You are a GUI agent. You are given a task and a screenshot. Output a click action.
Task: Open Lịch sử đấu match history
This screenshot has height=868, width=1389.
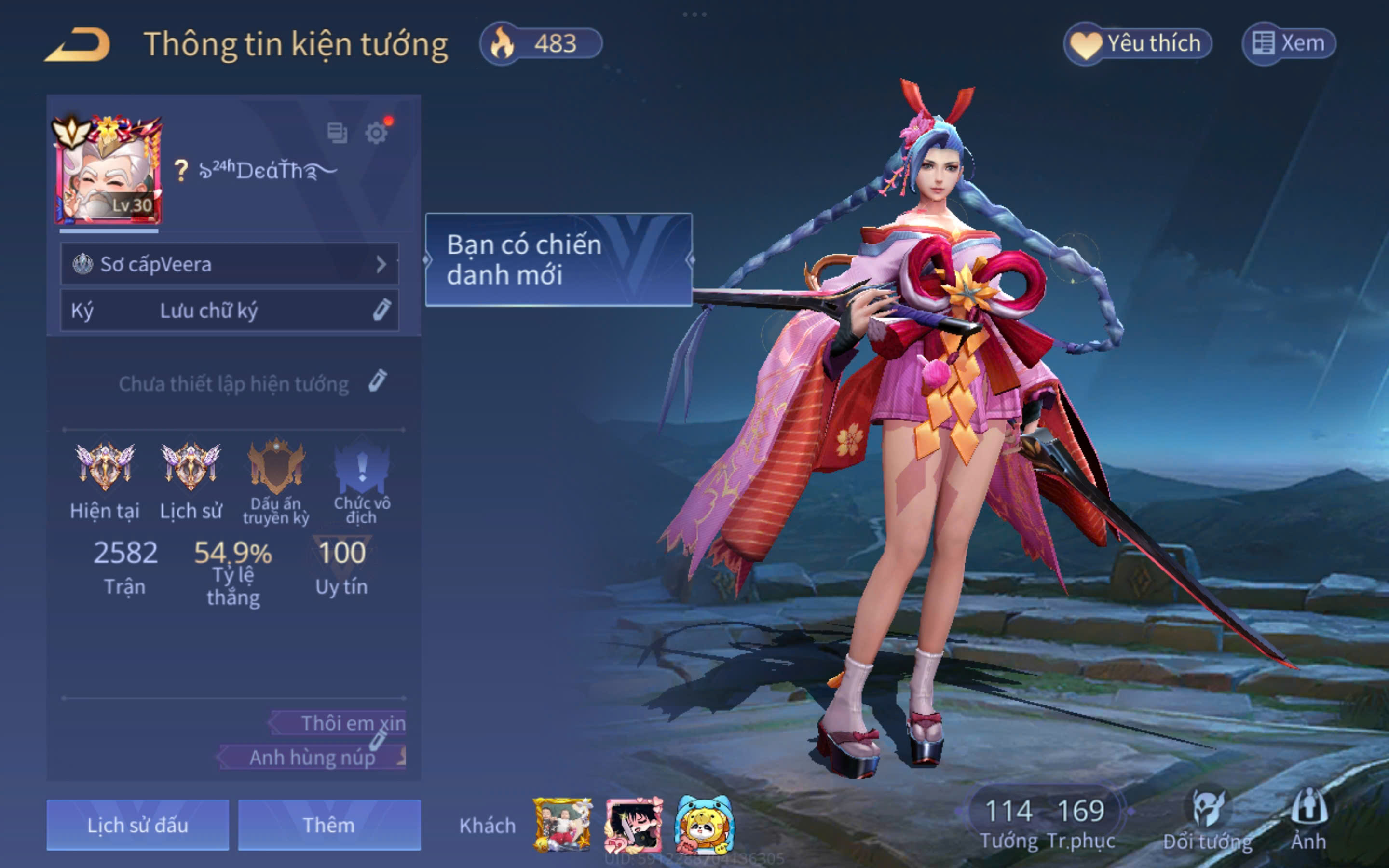[x=138, y=825]
